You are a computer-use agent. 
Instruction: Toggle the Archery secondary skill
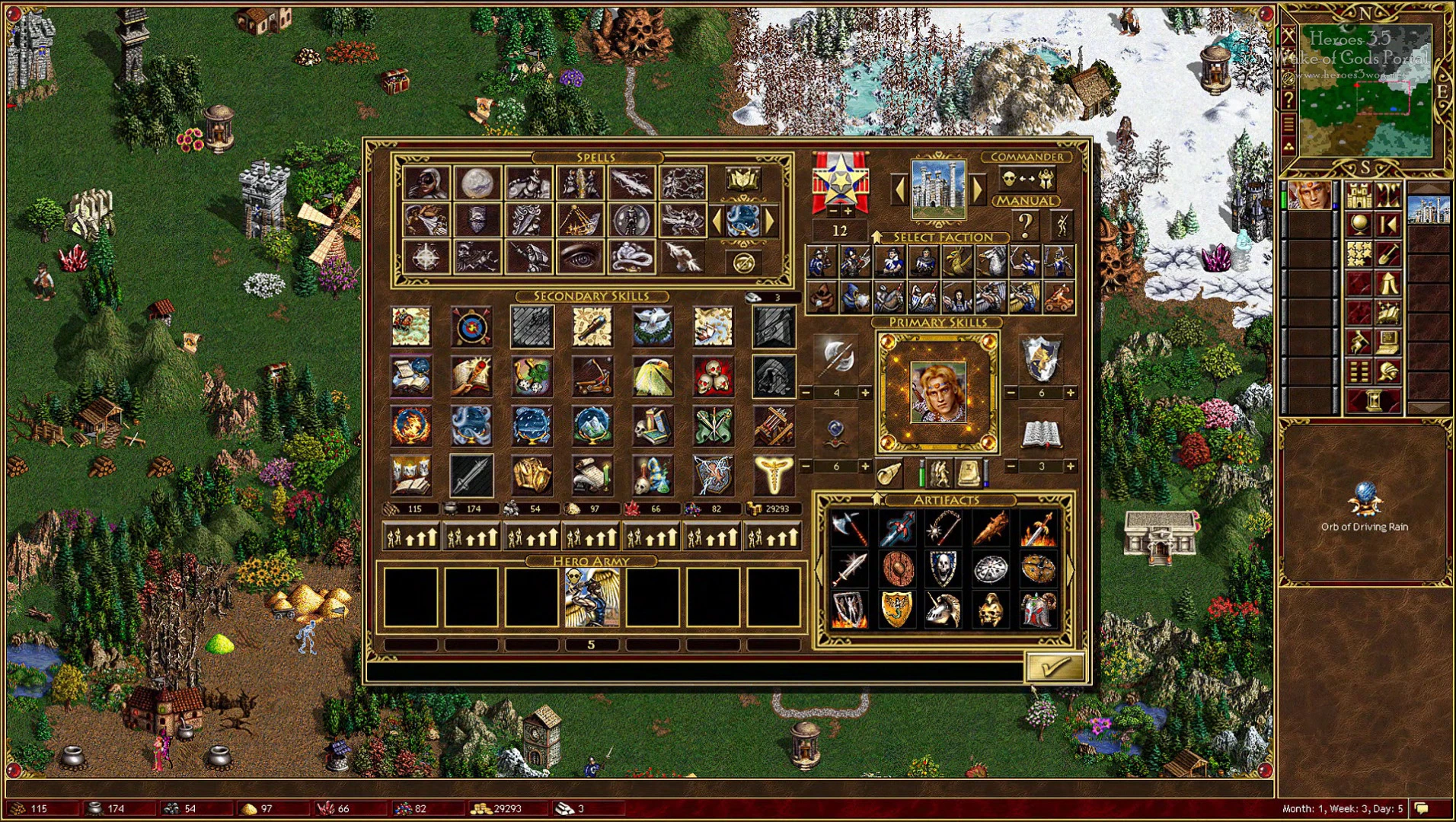point(471,327)
